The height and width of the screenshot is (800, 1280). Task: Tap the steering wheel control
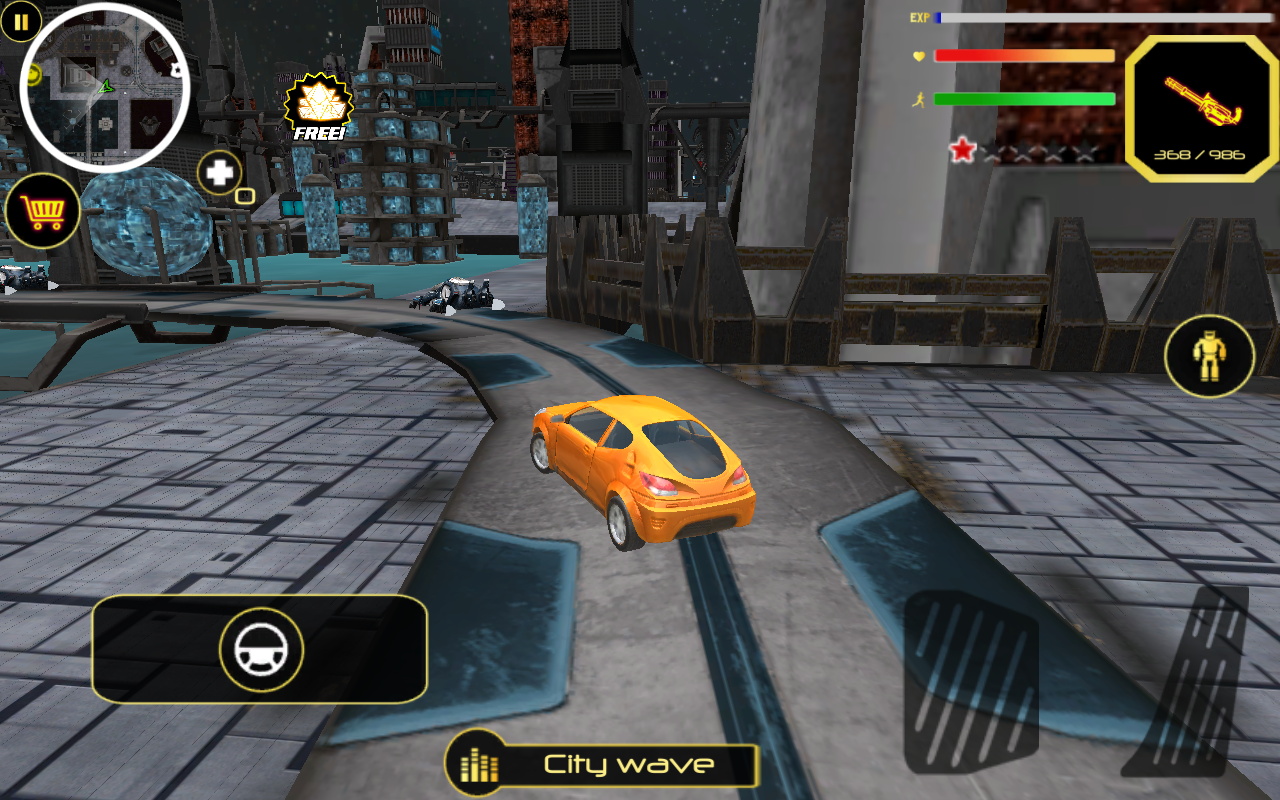[261, 650]
